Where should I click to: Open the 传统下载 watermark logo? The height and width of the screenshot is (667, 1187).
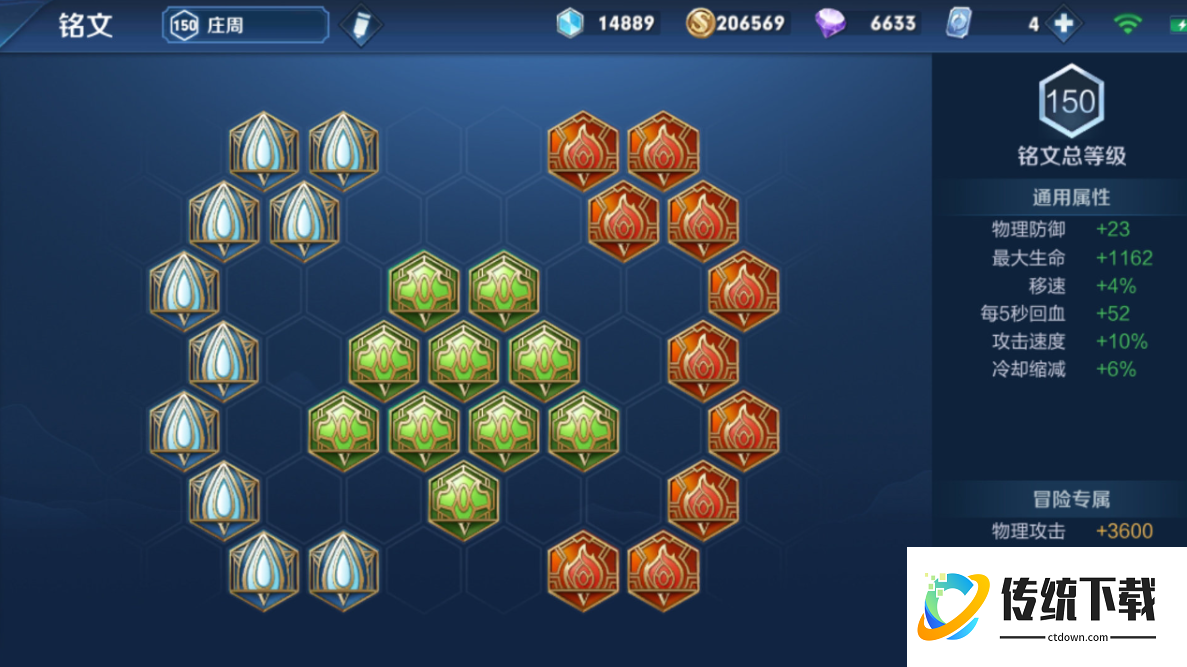click(1046, 604)
